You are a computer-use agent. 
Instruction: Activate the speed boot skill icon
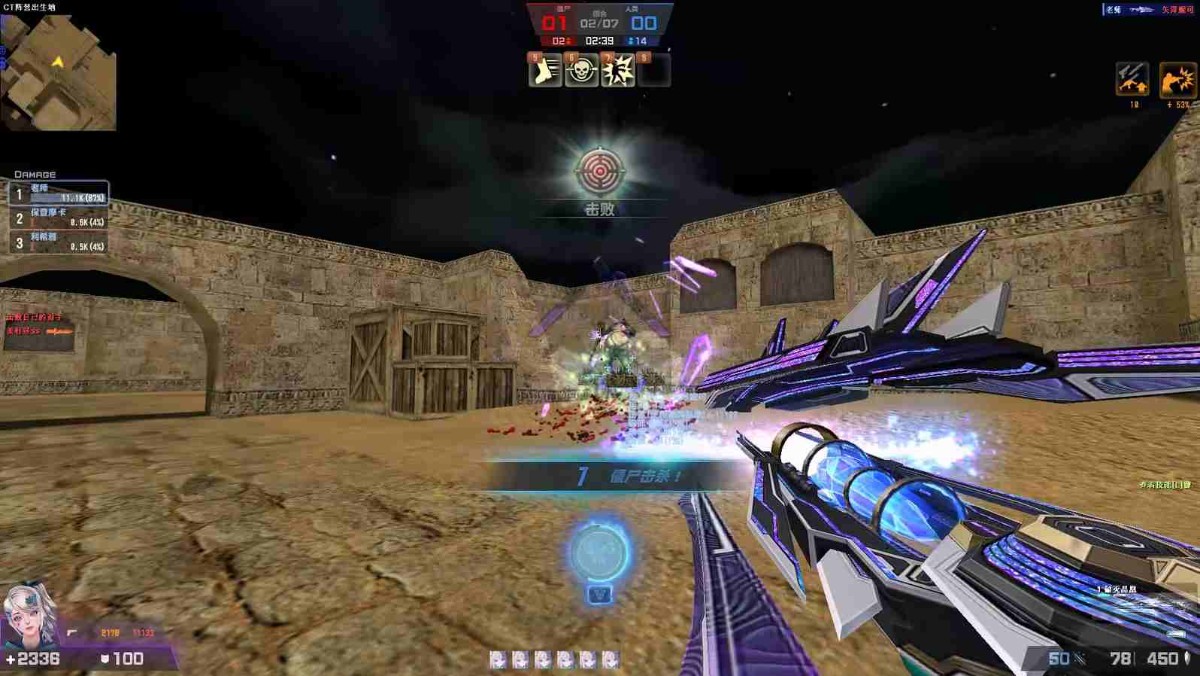(x=545, y=70)
